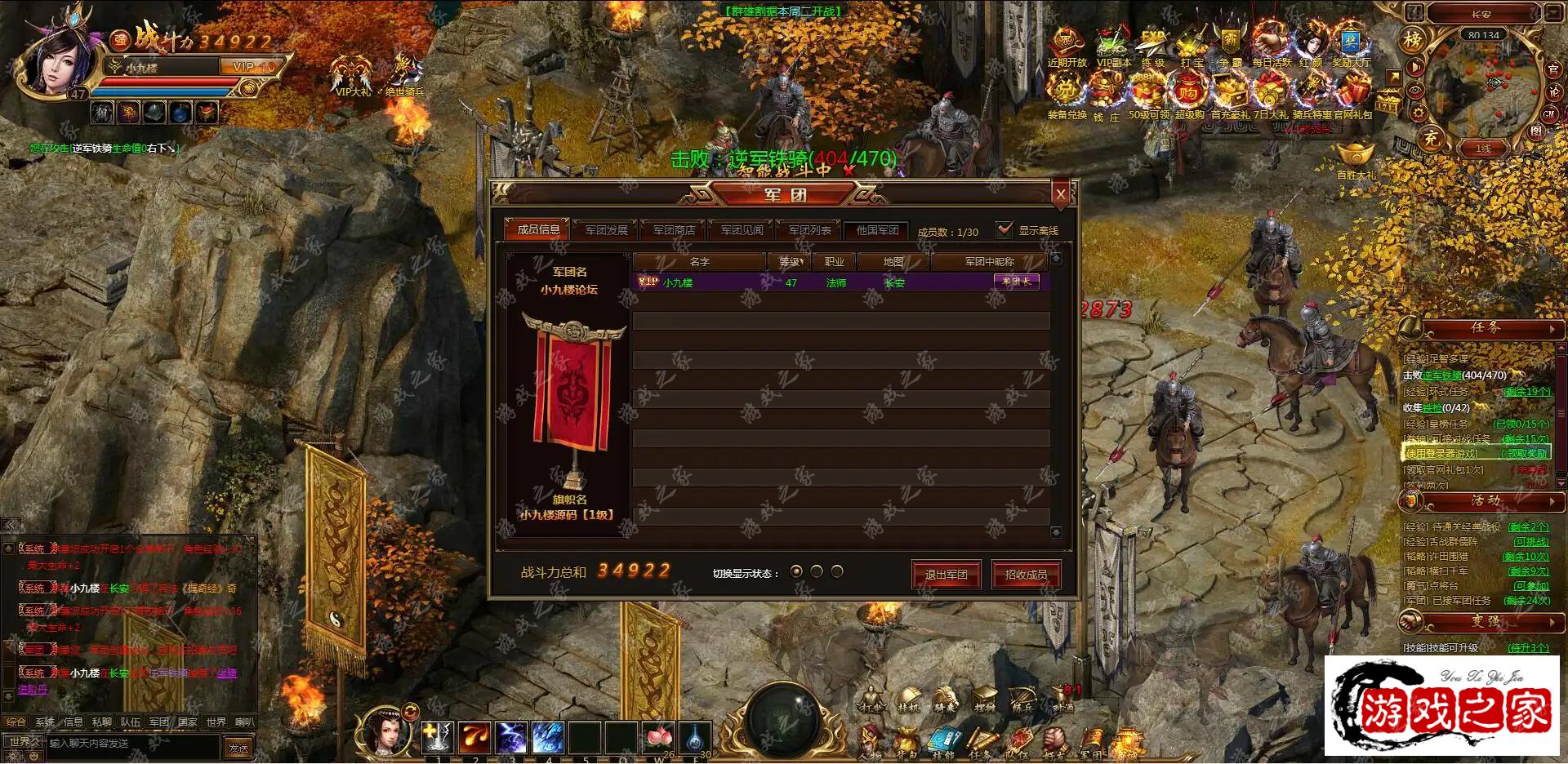The height and width of the screenshot is (764, 1568).
Task: Click the 榜 ranking button by the minimap
Action: pos(1412,39)
